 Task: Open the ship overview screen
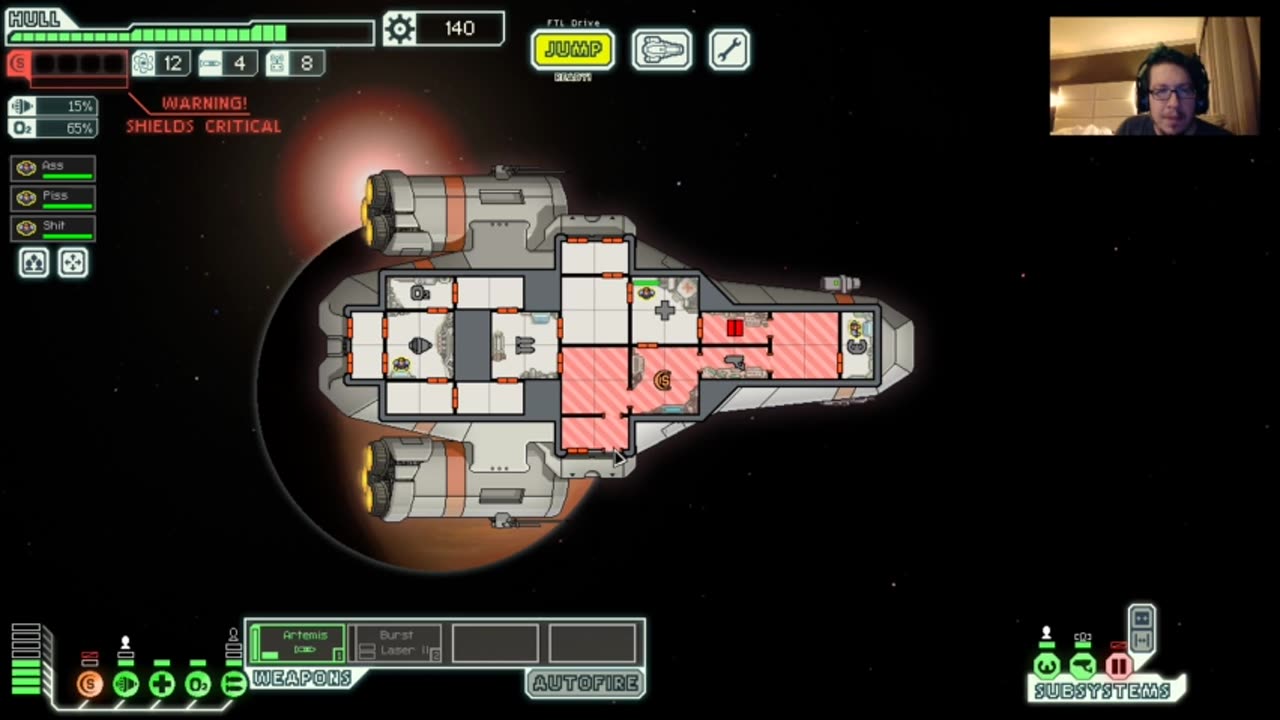[661, 50]
